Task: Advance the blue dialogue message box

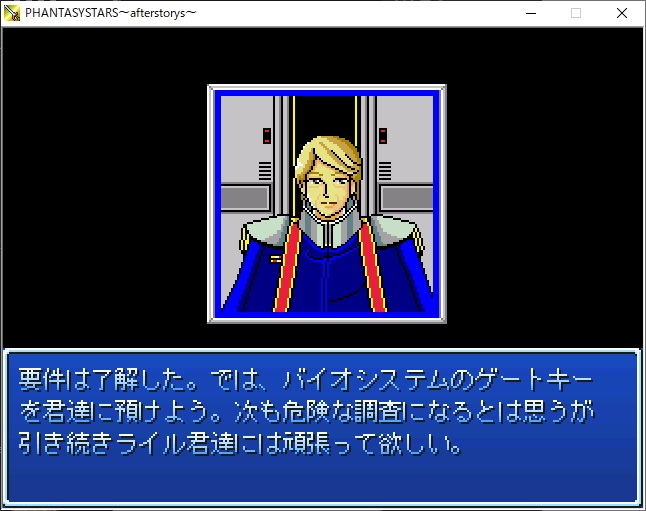Action: [322, 426]
